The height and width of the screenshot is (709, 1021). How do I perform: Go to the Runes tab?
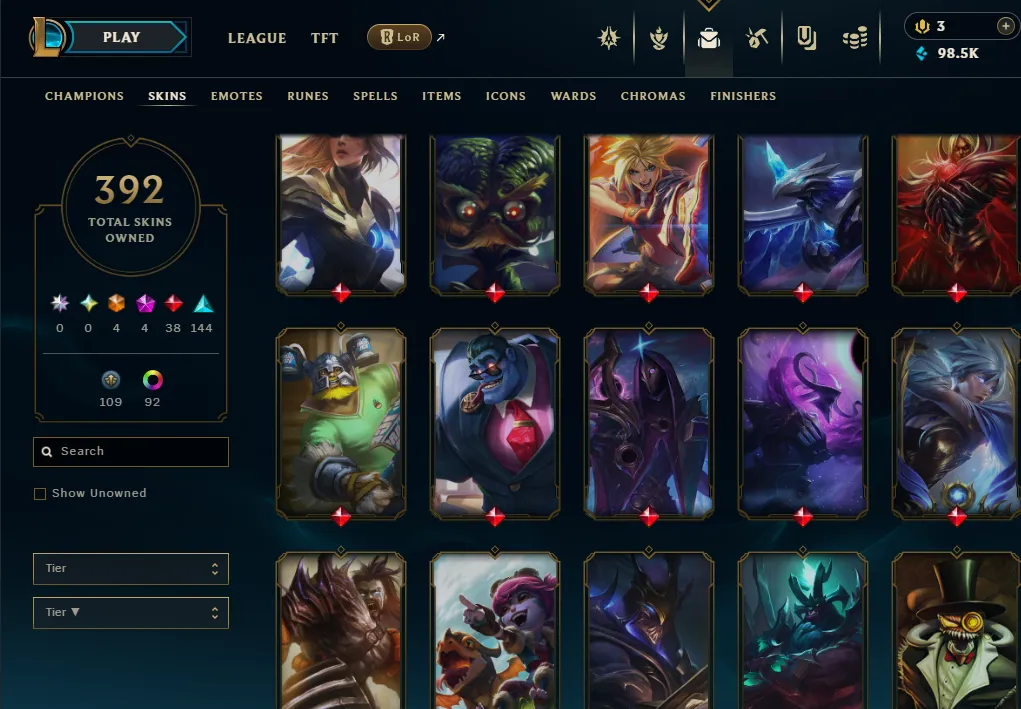click(x=308, y=96)
